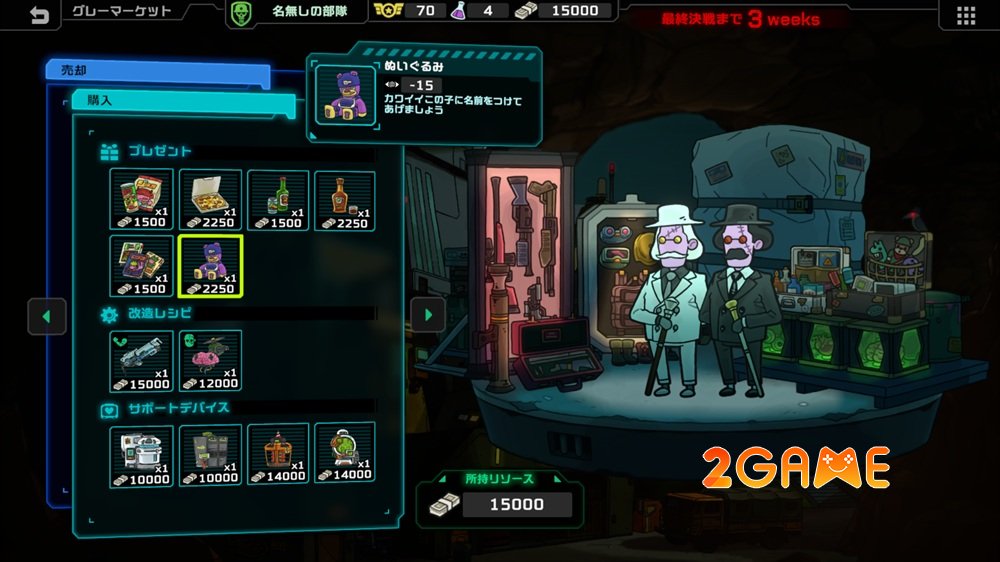The width and height of the screenshot is (1000, 562).
Task: Open the grid menu button
Action: [965, 15]
